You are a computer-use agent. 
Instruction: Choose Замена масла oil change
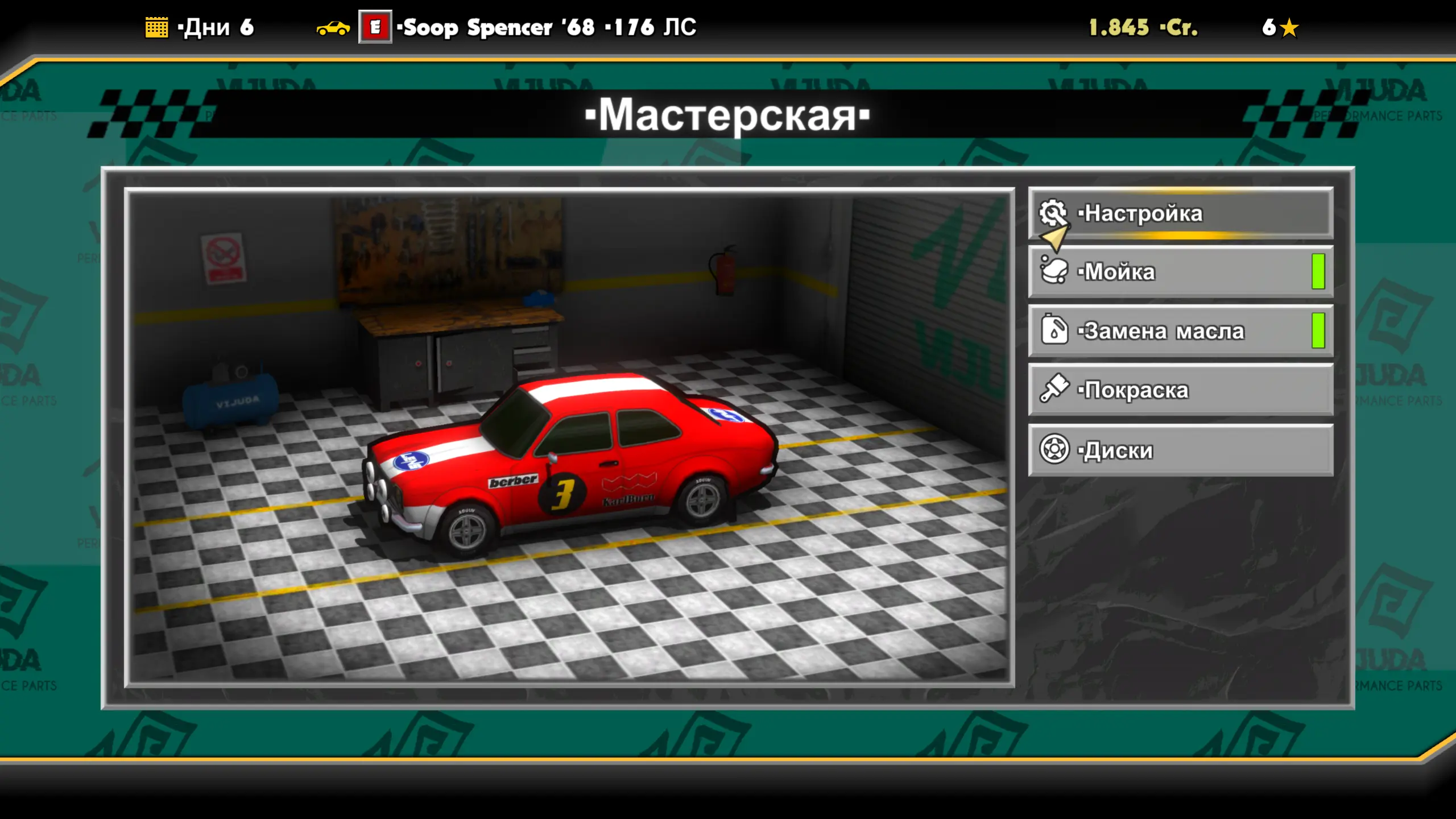(x=1181, y=331)
